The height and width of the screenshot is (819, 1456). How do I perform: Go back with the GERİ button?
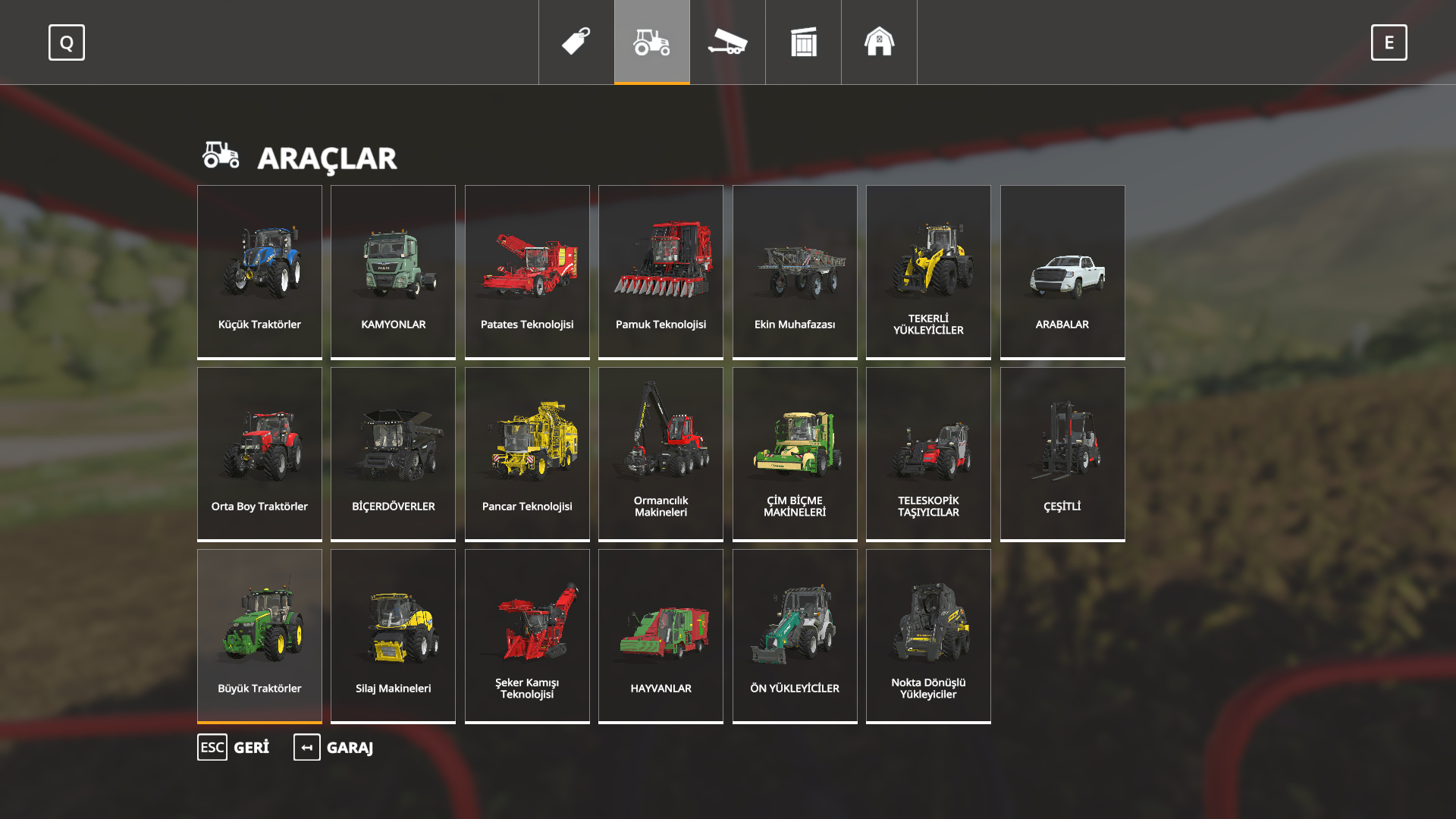[234, 748]
